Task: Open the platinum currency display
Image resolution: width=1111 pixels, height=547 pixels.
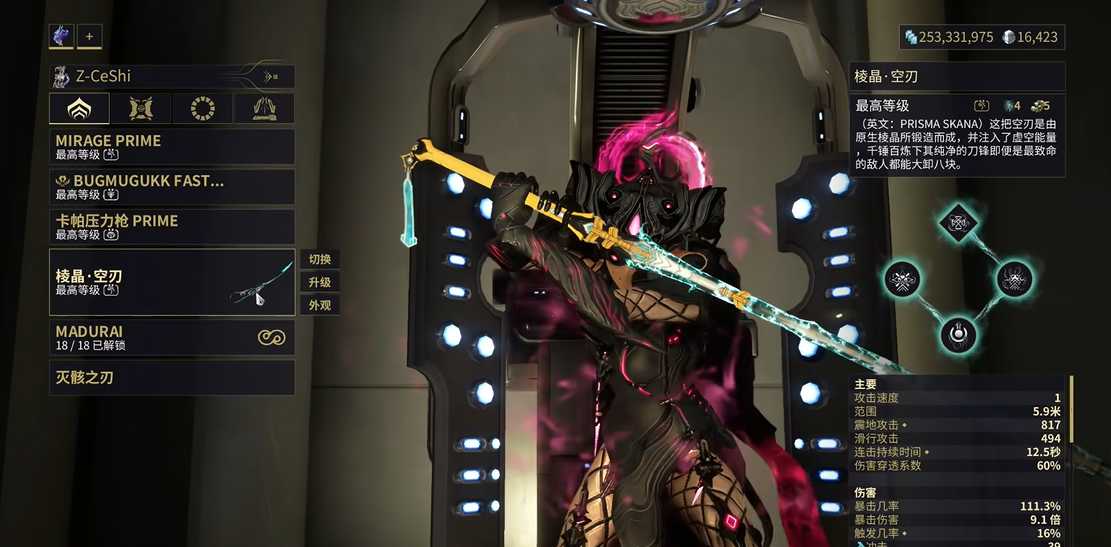Action: point(1035,37)
